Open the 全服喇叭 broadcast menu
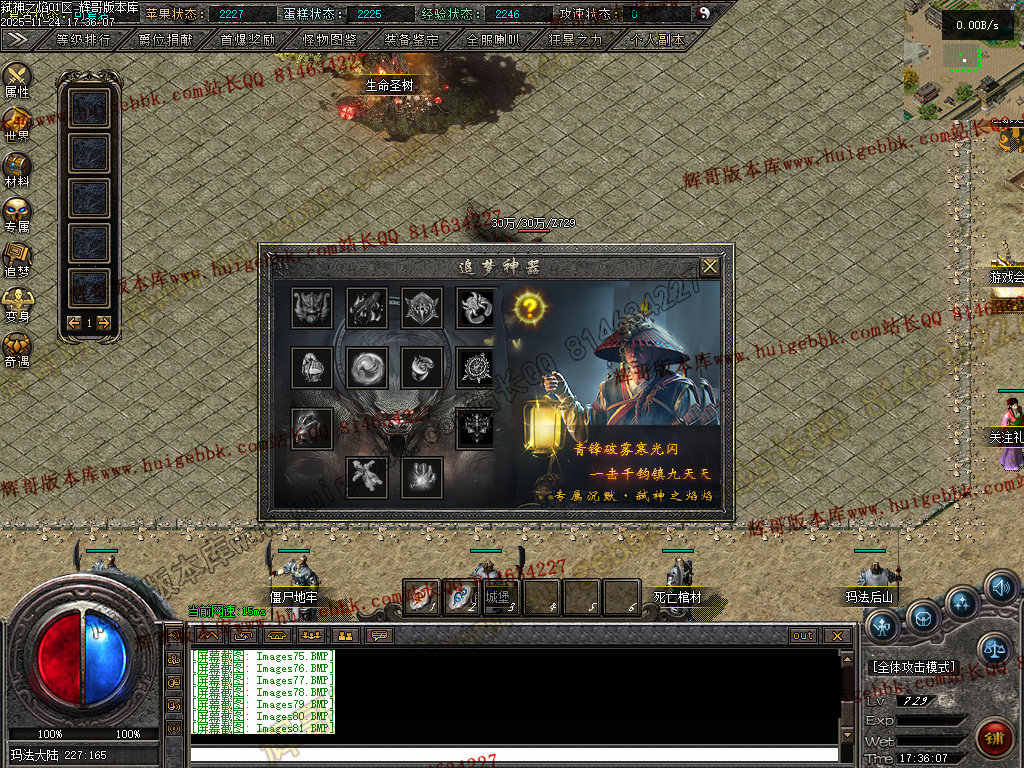The height and width of the screenshot is (768, 1024). [493, 40]
